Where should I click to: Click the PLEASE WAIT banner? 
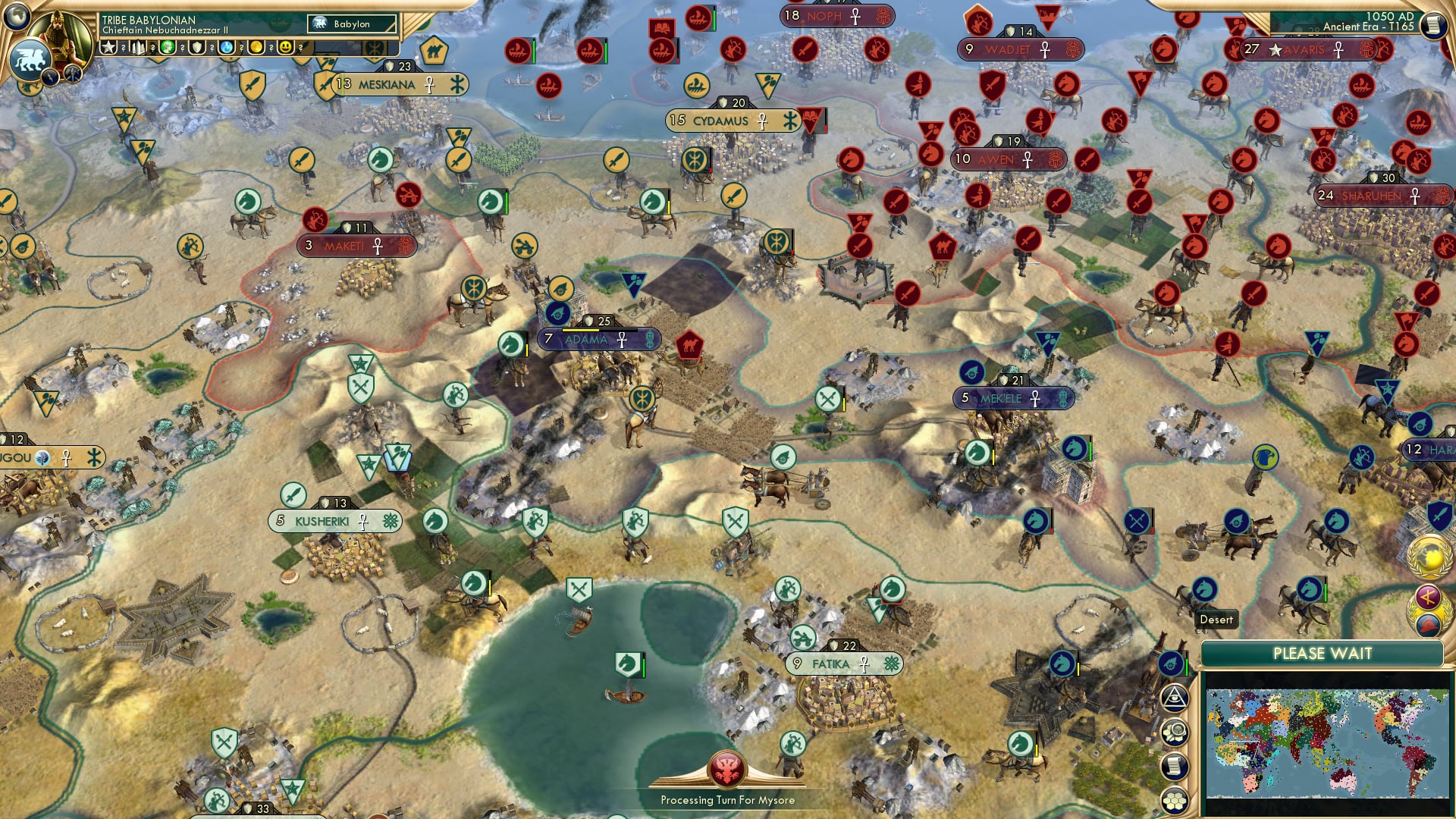(1323, 652)
